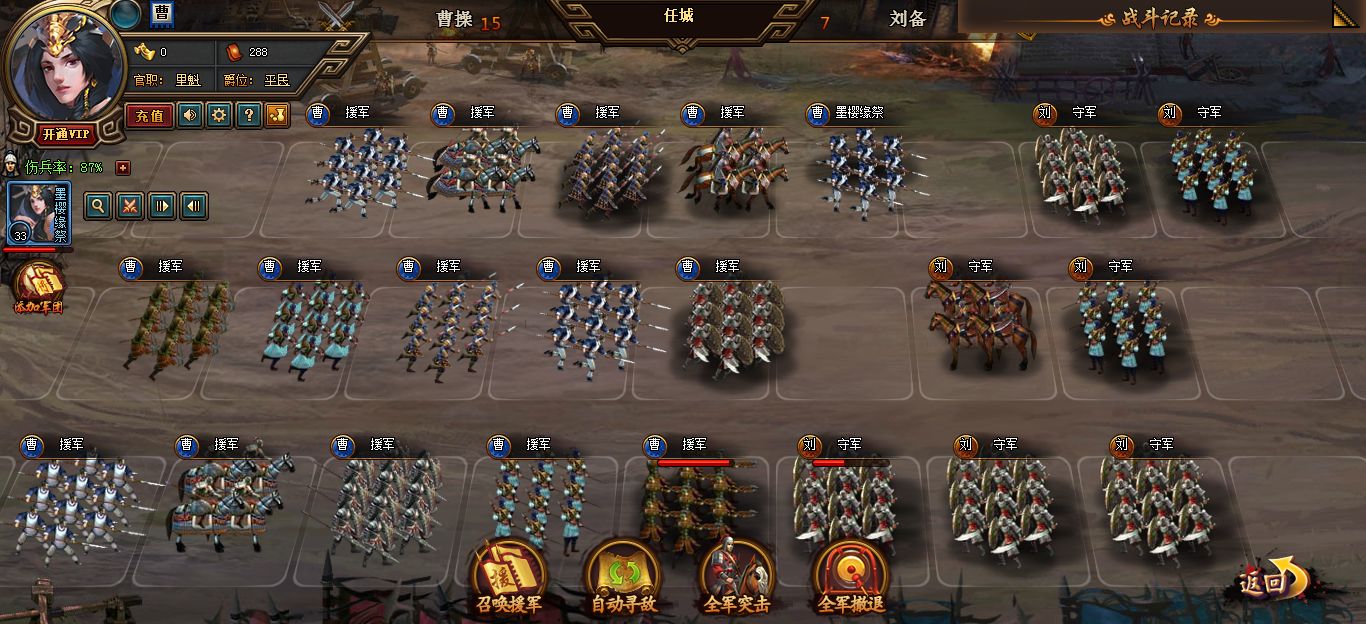The width and height of the screenshot is (1366, 624).
Task: Click the forward advance arrow button
Action: tap(161, 206)
